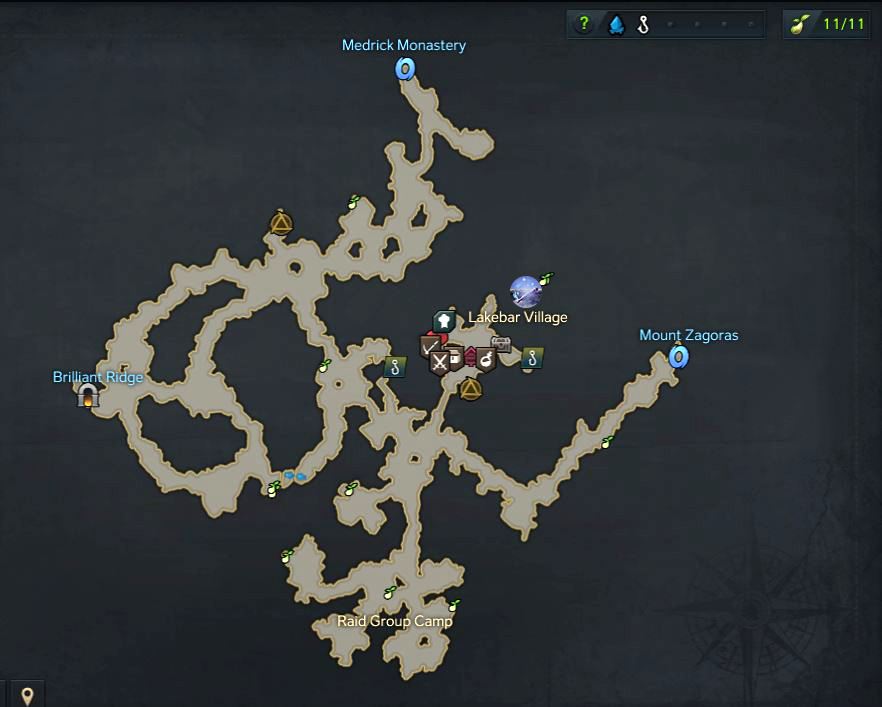The width and height of the screenshot is (882, 707).
Task: Select the crossed swords weapon vendor marker
Action: [x=439, y=362]
